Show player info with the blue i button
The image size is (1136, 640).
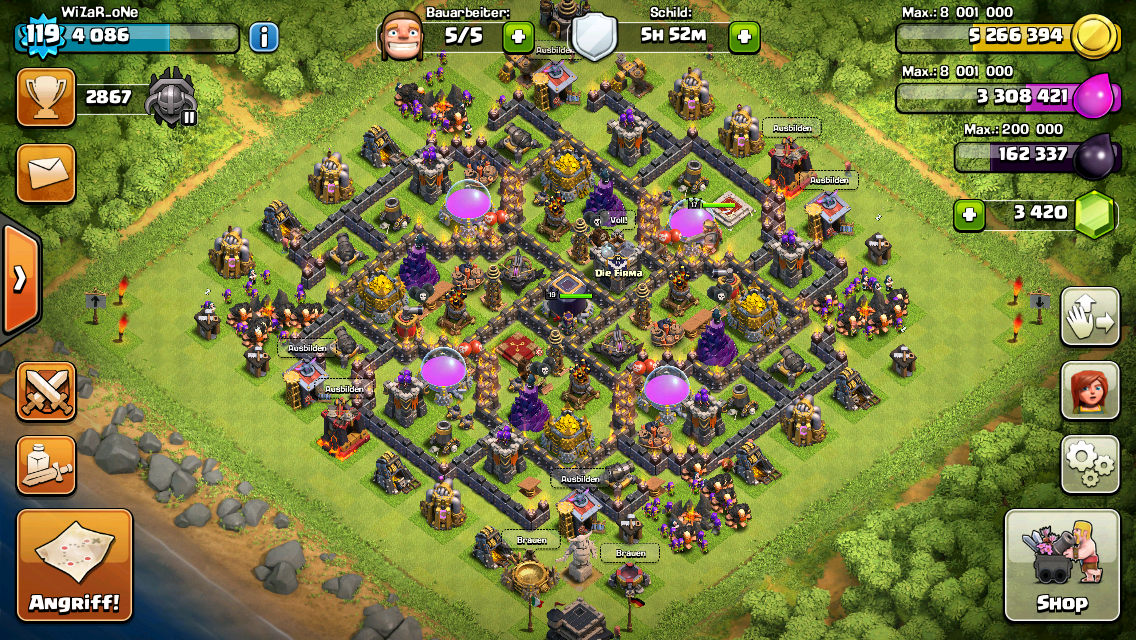pos(263,38)
